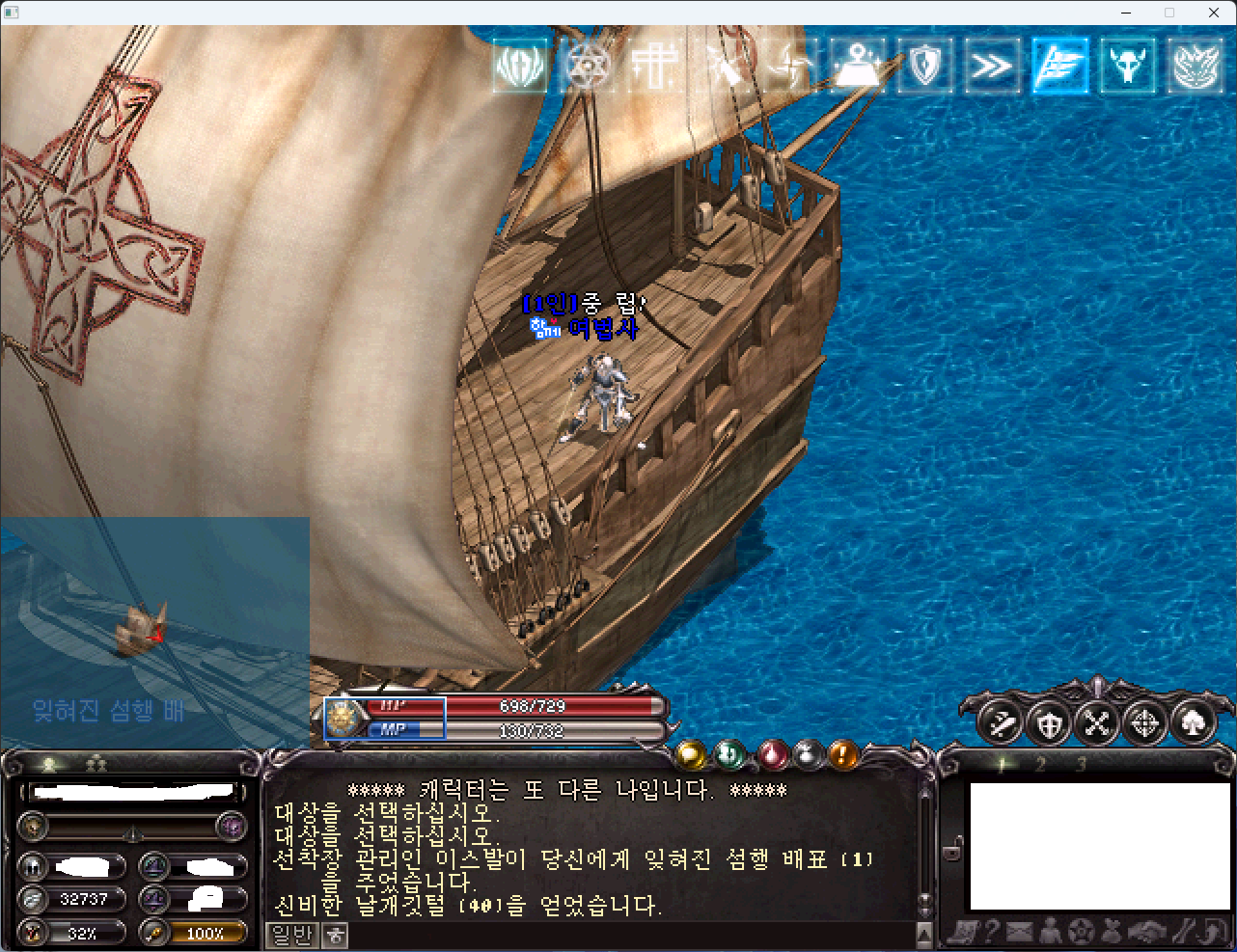Screen dimensions: 1237x952
Task: Select the highlighted blue flag buff icon
Action: [1059, 67]
